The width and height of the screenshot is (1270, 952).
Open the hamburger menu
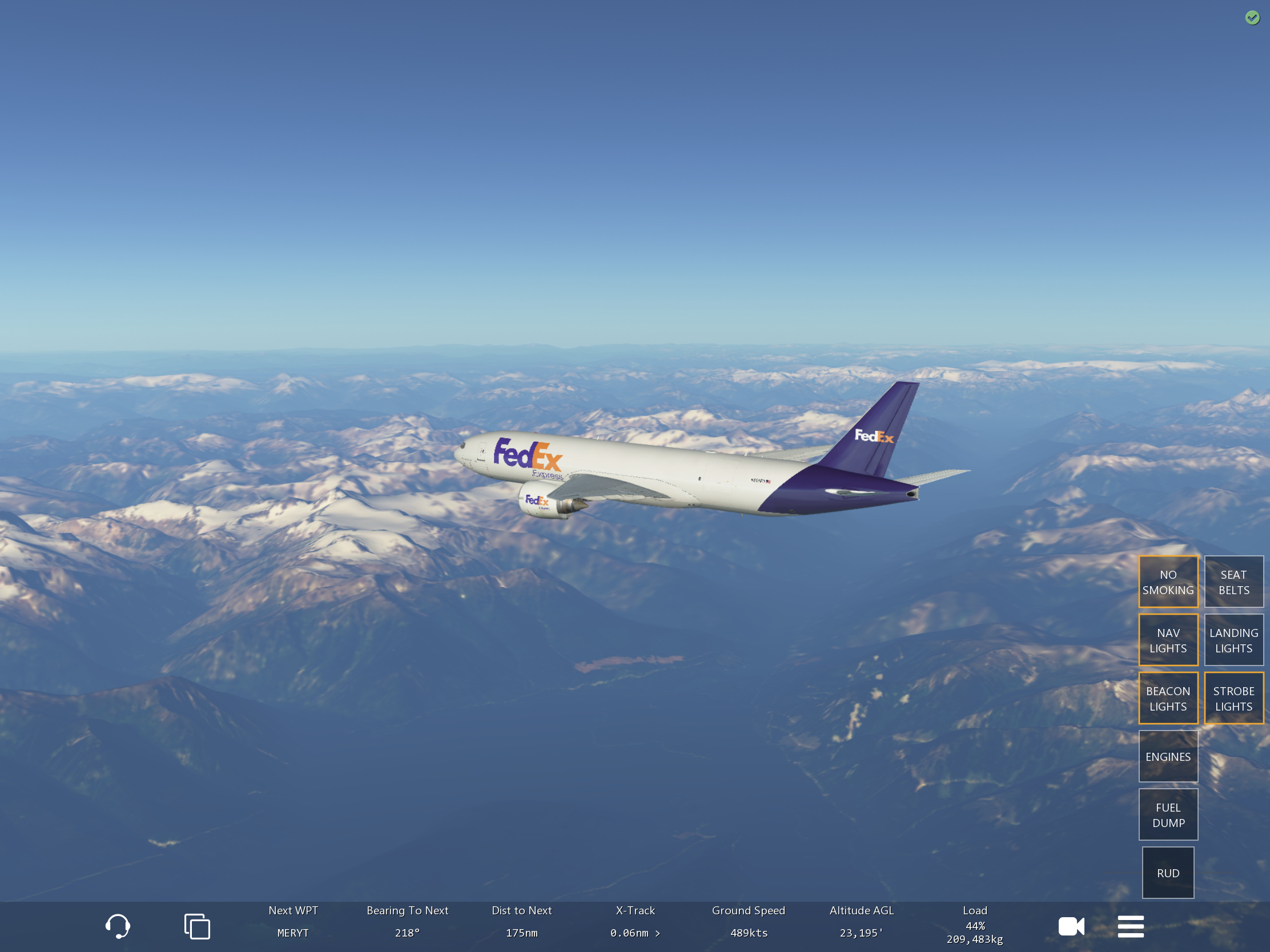point(1131,926)
